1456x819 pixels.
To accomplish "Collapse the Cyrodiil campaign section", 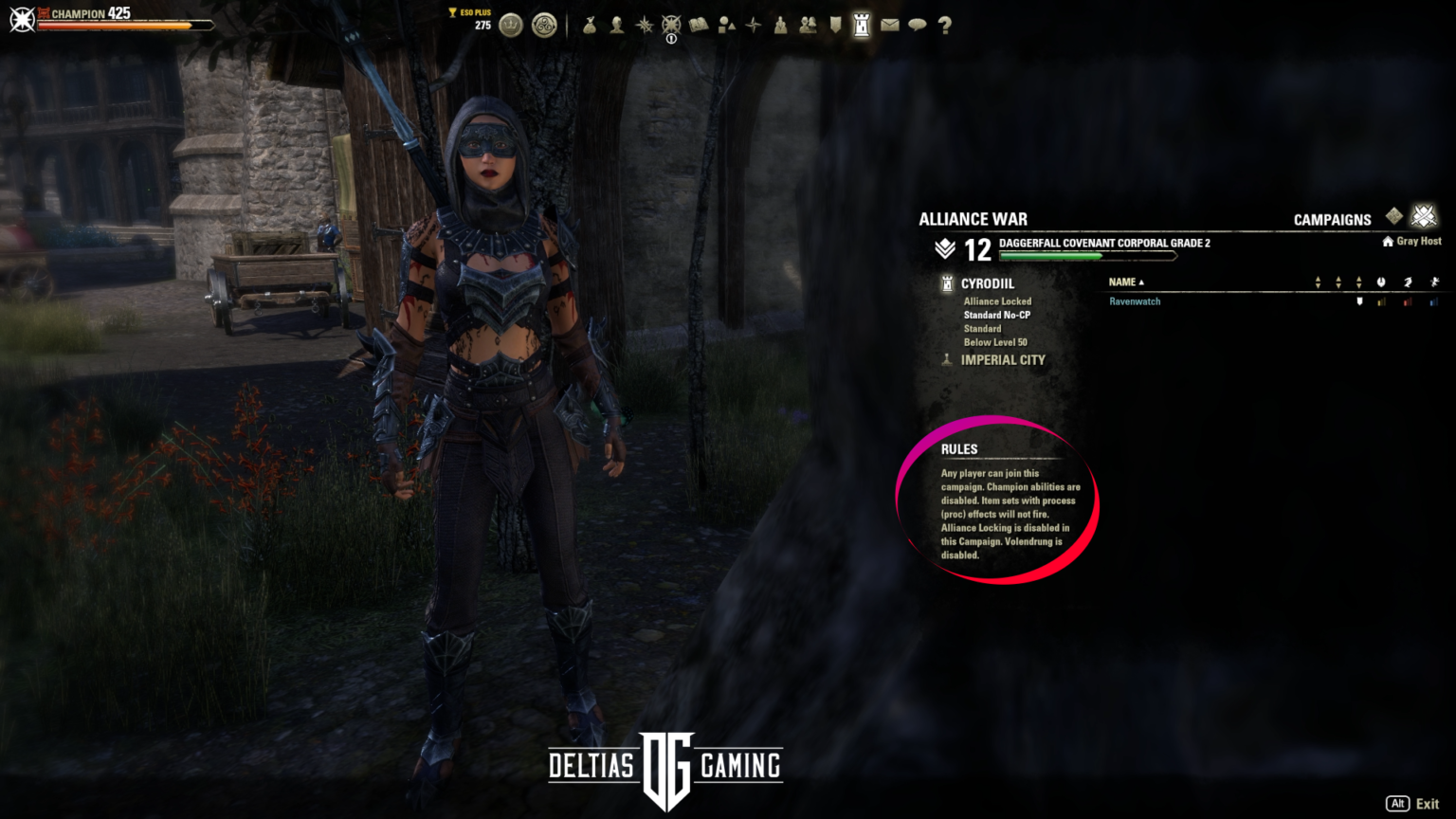I will click(x=989, y=283).
